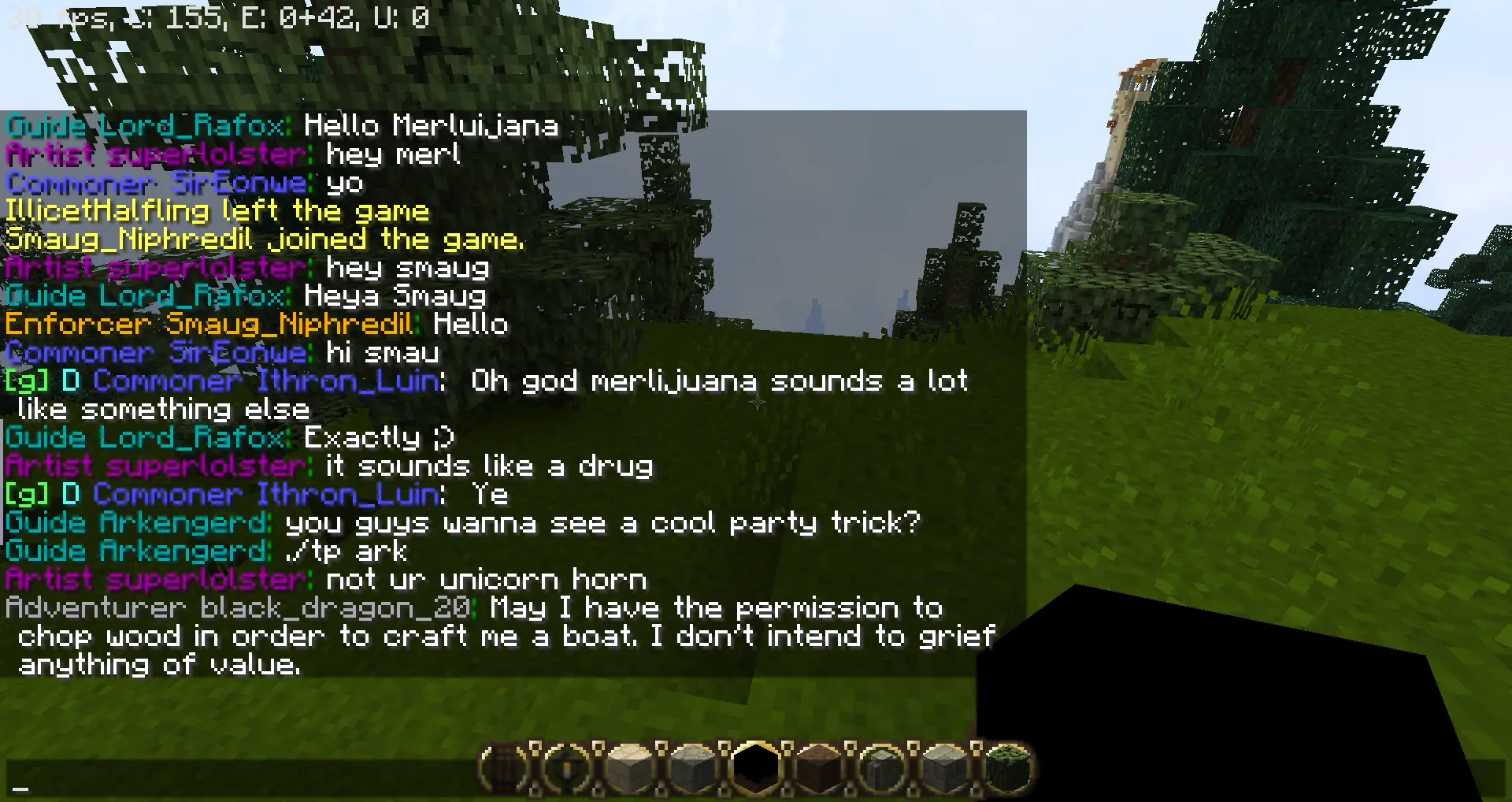Screen dimensions: 1512x802
Task: Select the stone stairs hotbar slot
Action: [882, 767]
